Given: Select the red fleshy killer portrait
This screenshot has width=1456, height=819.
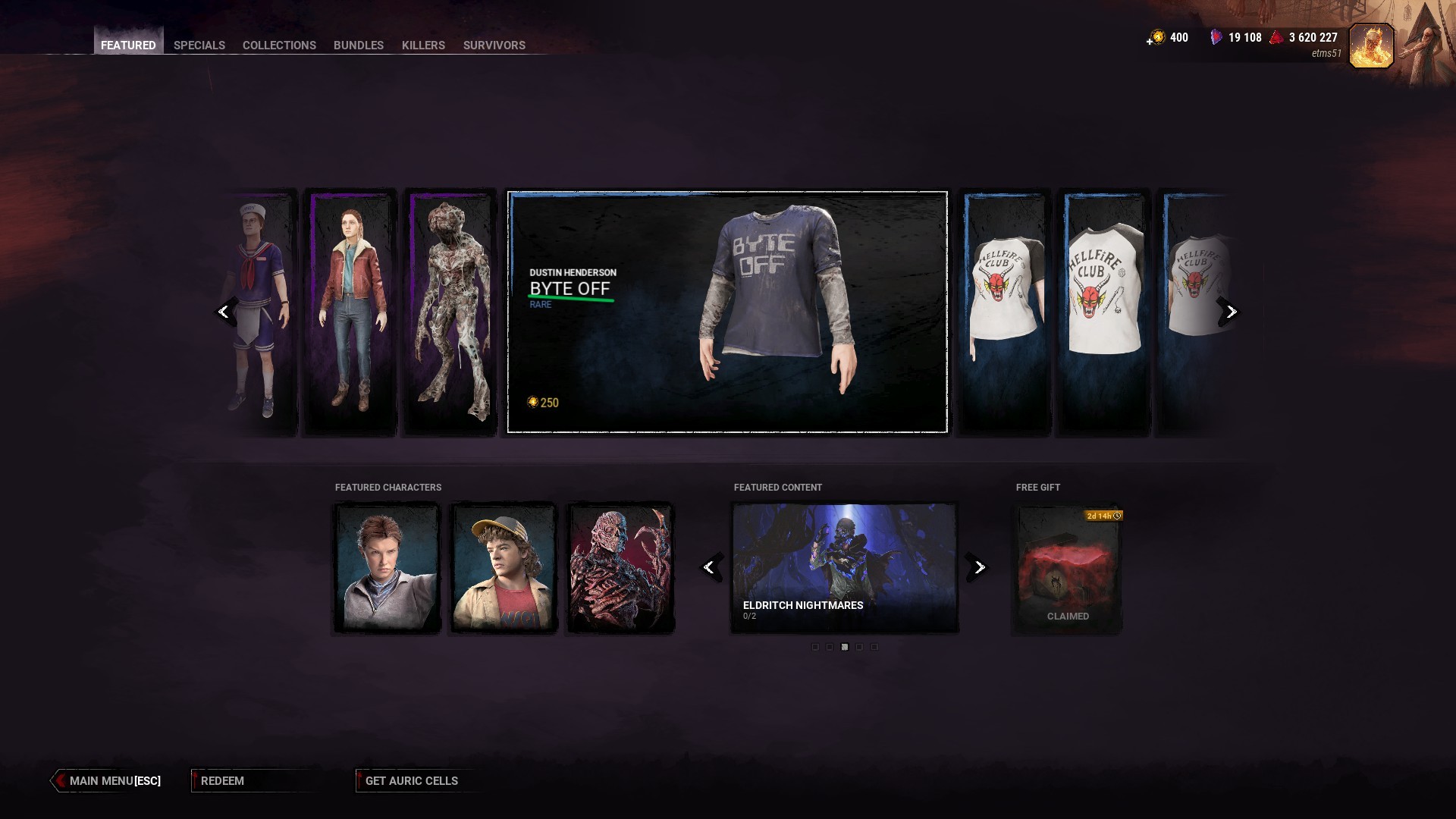Looking at the screenshot, I should point(620,567).
